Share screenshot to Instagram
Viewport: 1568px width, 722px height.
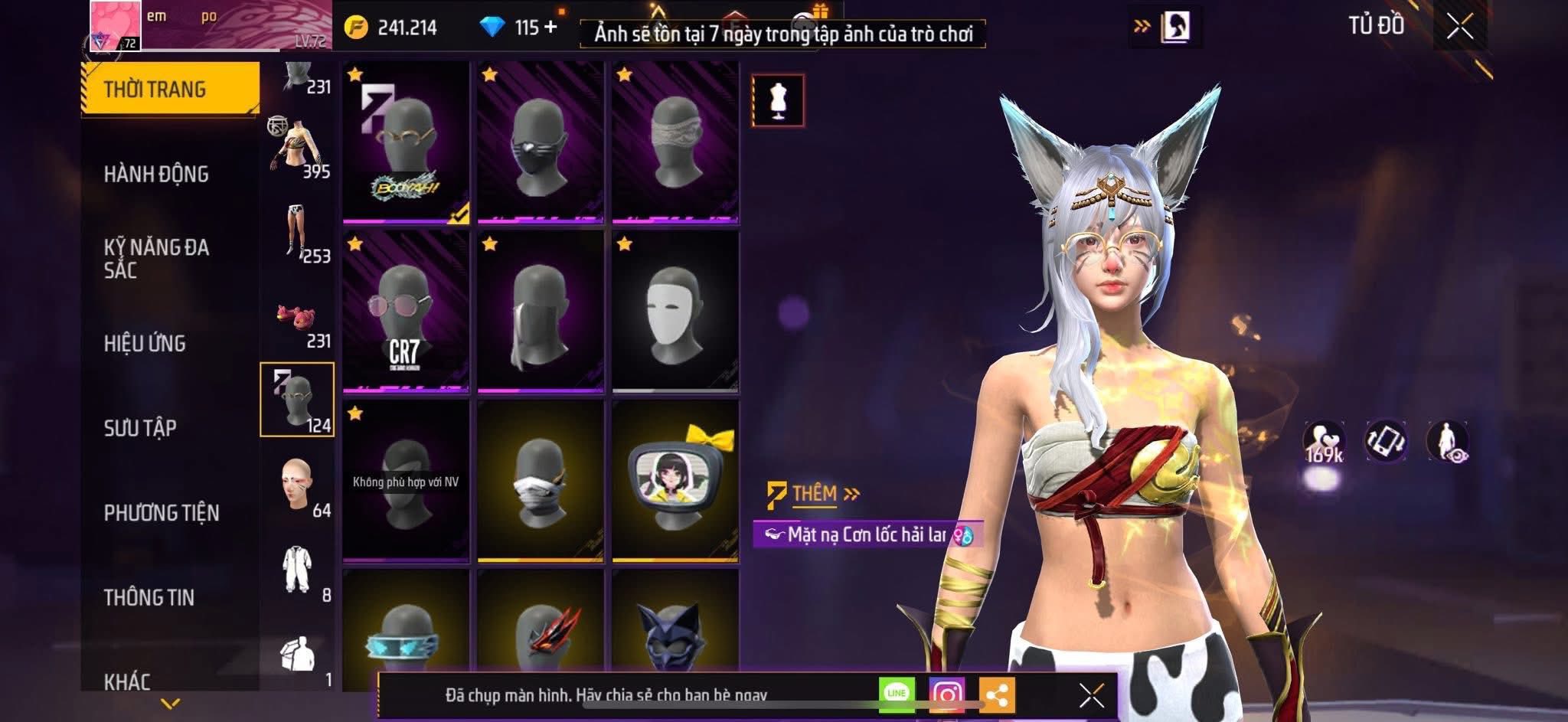tap(946, 694)
